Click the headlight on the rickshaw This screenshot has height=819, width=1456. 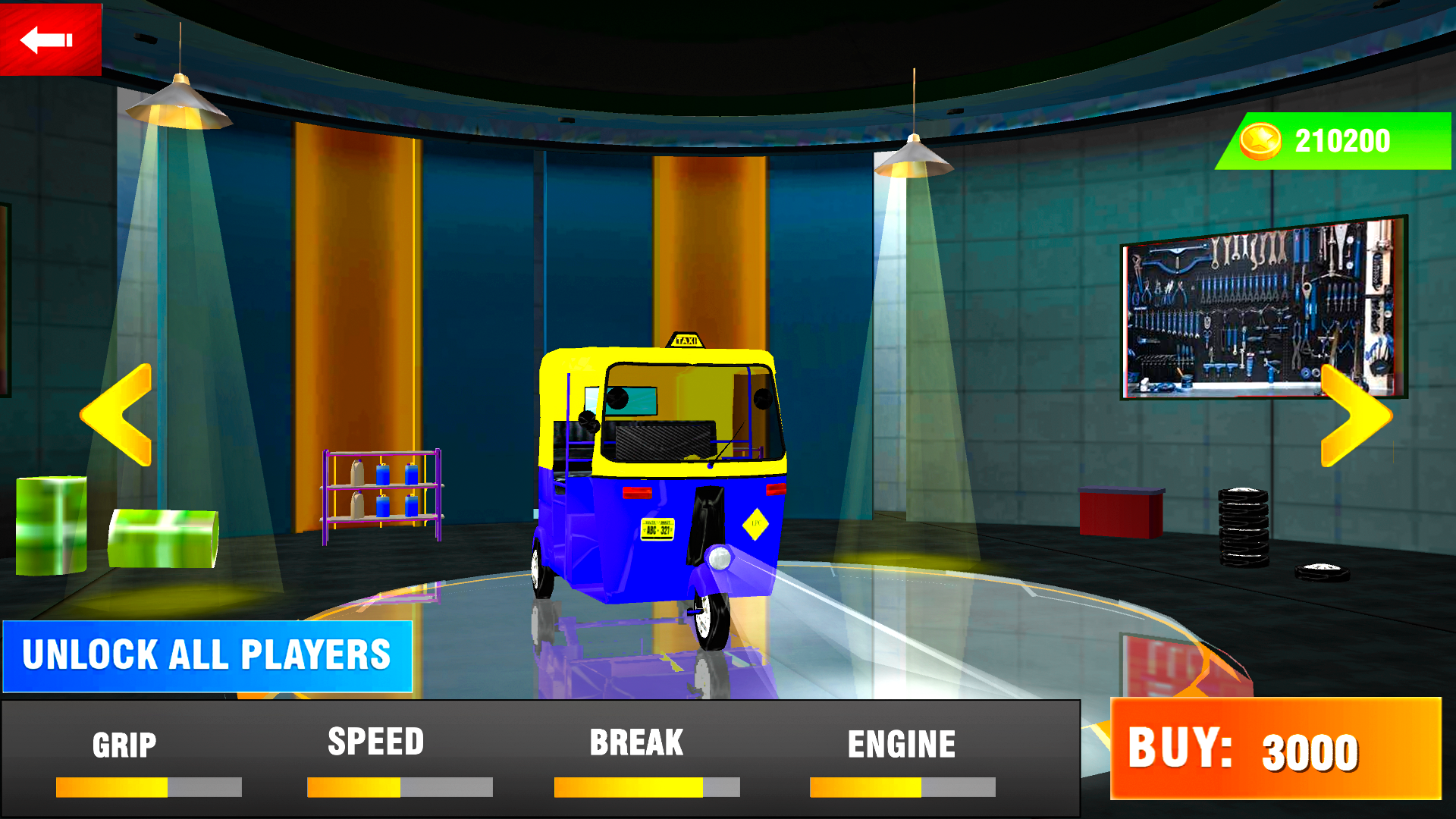(719, 559)
